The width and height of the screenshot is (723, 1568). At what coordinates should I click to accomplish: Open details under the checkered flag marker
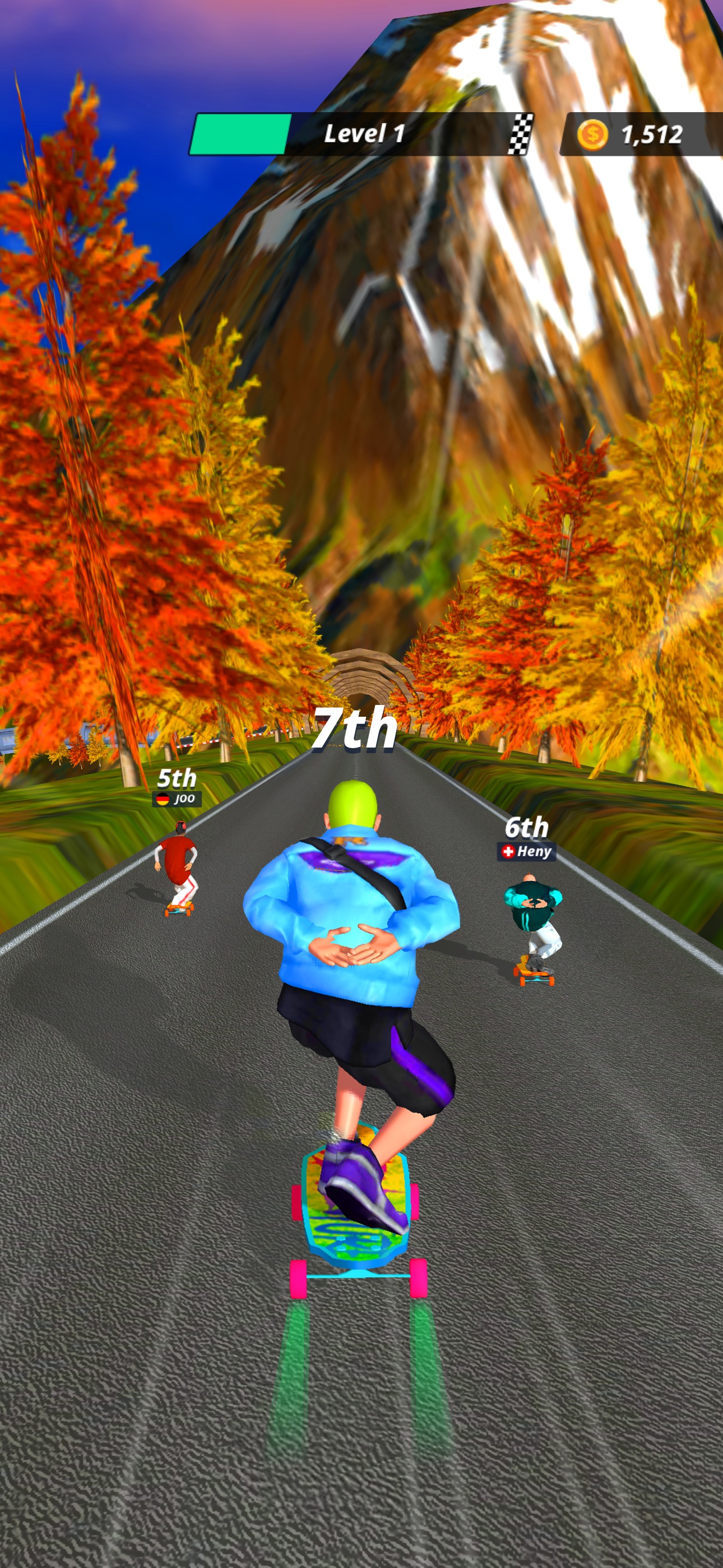520,133
